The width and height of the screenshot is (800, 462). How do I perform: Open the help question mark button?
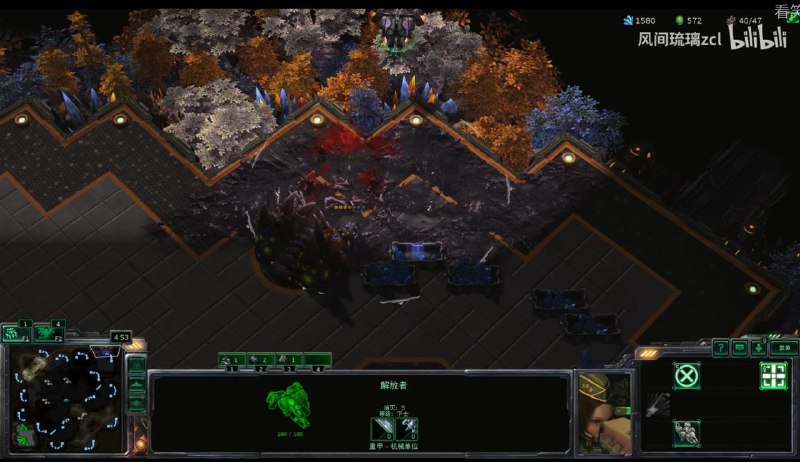(720, 347)
